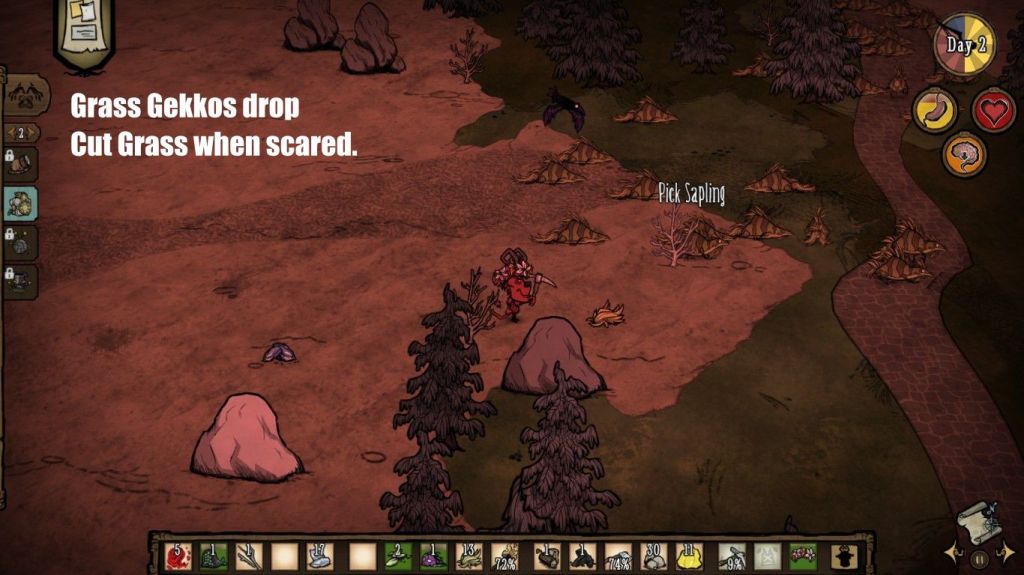Open the character silhouette button

[x=845, y=555]
